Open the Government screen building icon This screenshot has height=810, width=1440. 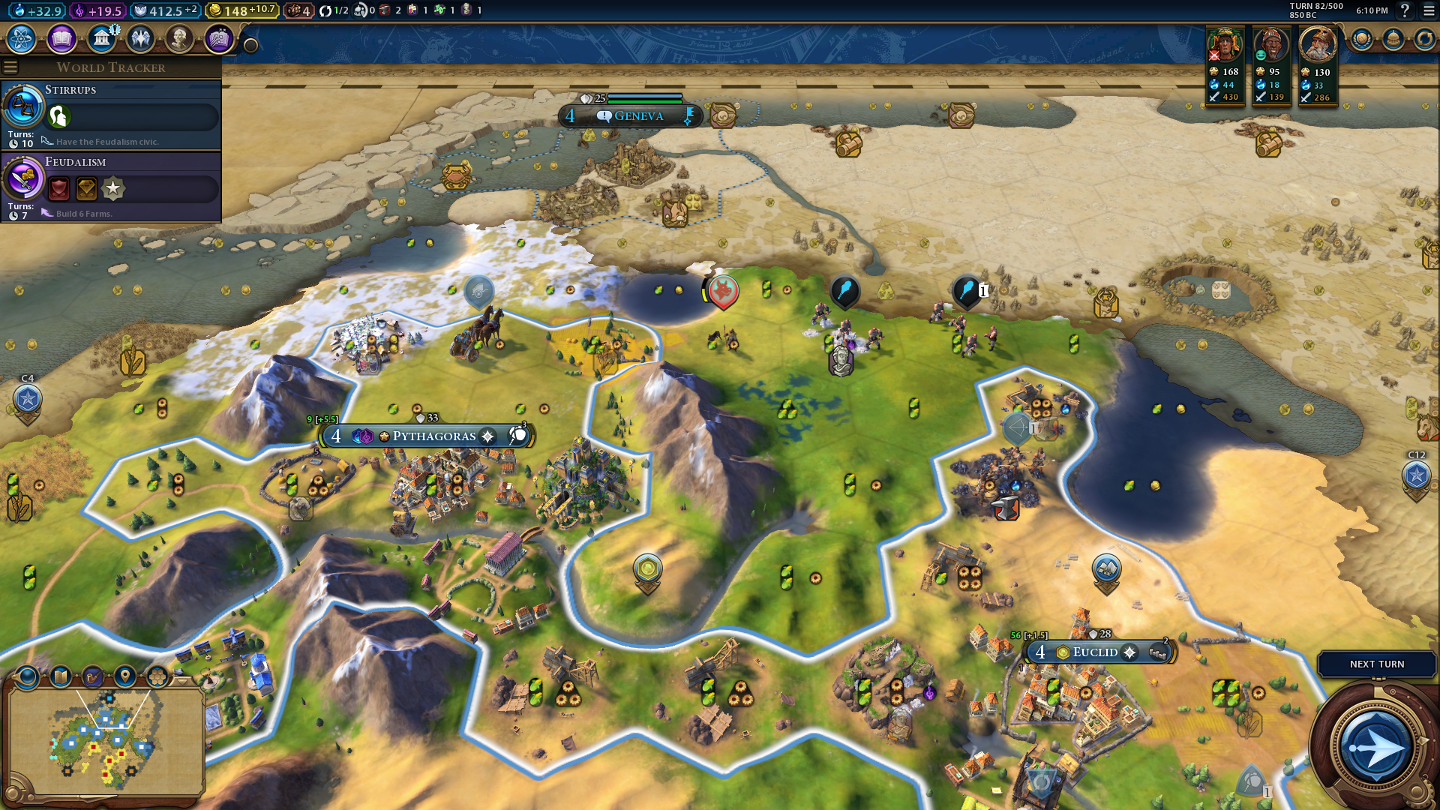(100, 39)
